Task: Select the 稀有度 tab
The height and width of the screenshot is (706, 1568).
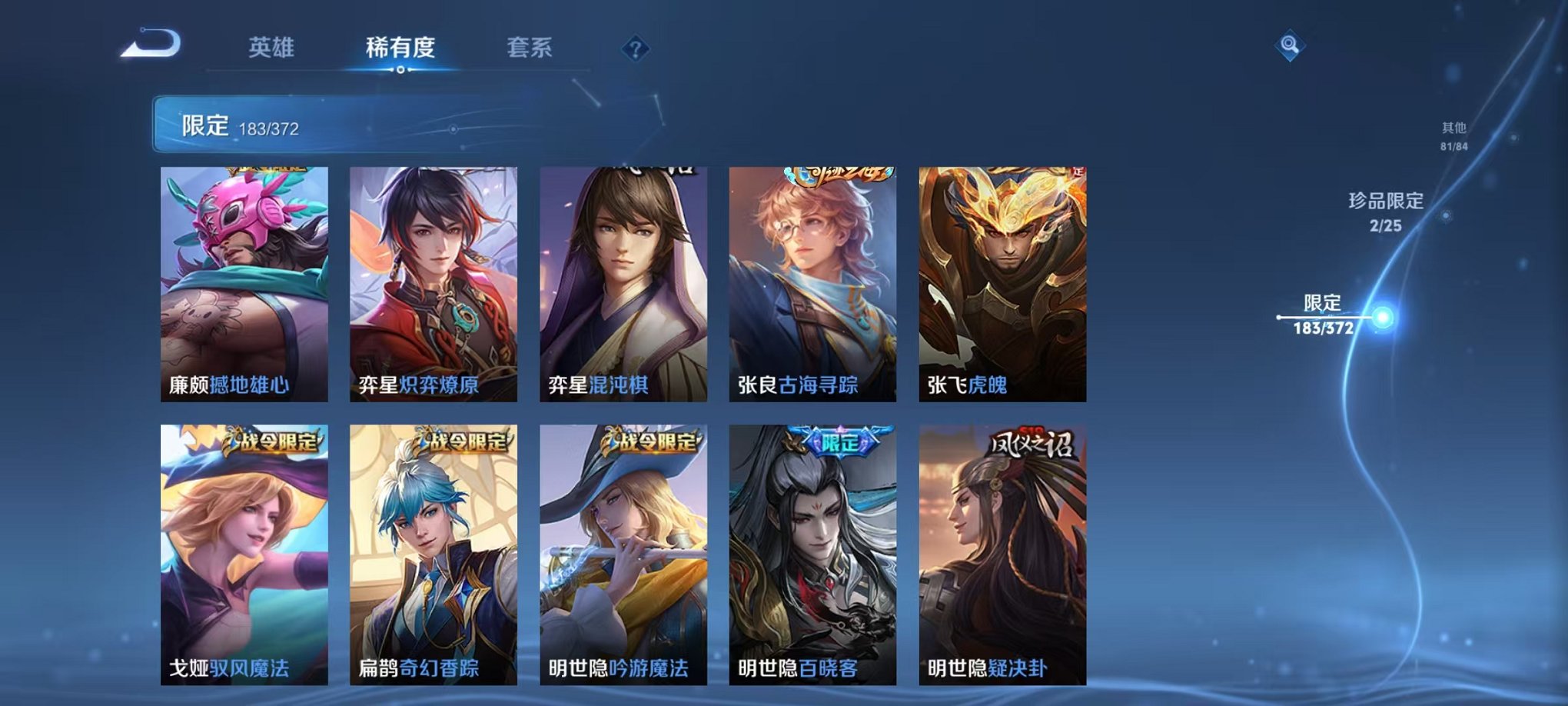Action: [400, 47]
